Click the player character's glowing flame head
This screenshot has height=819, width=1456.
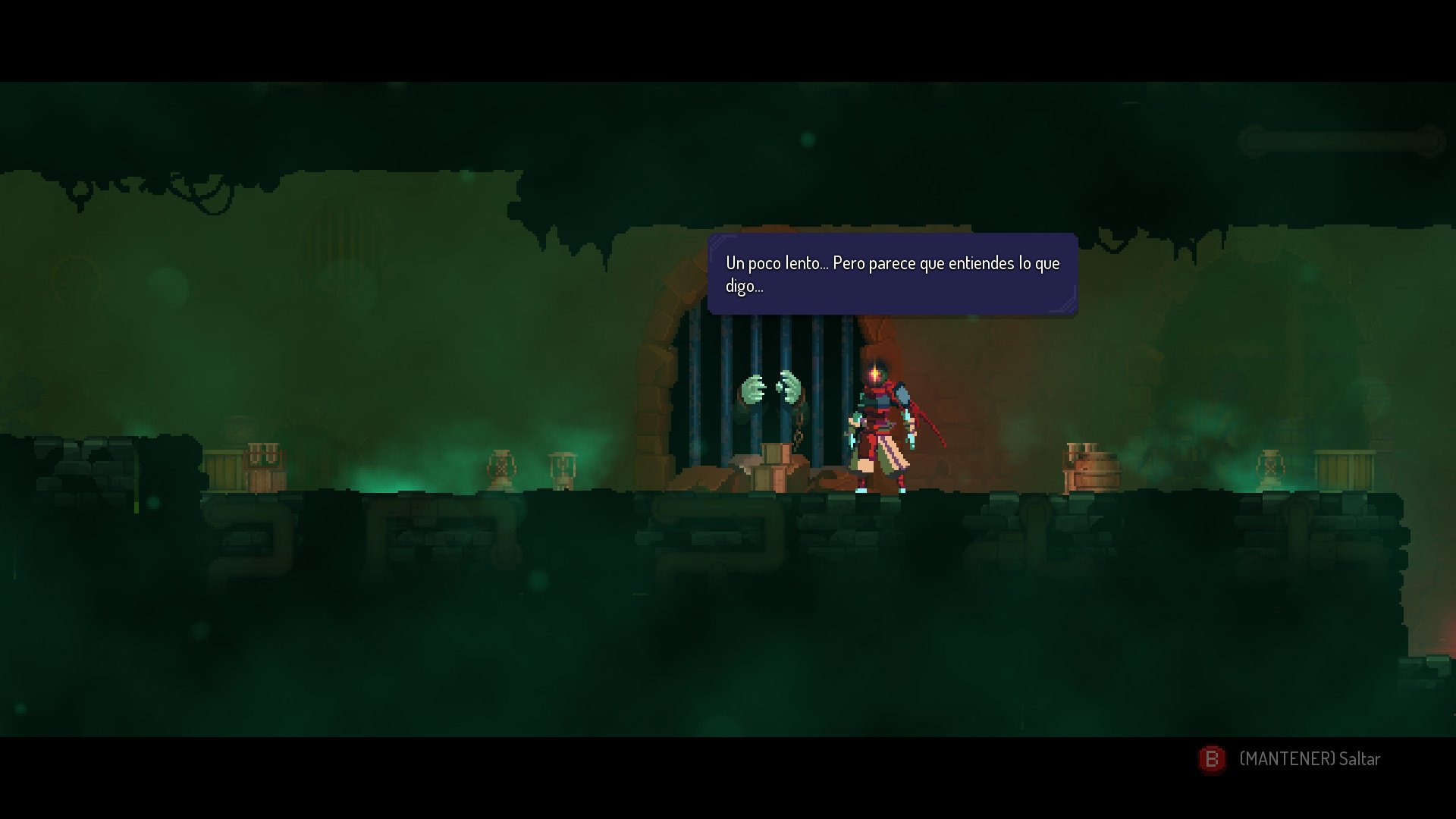[876, 373]
